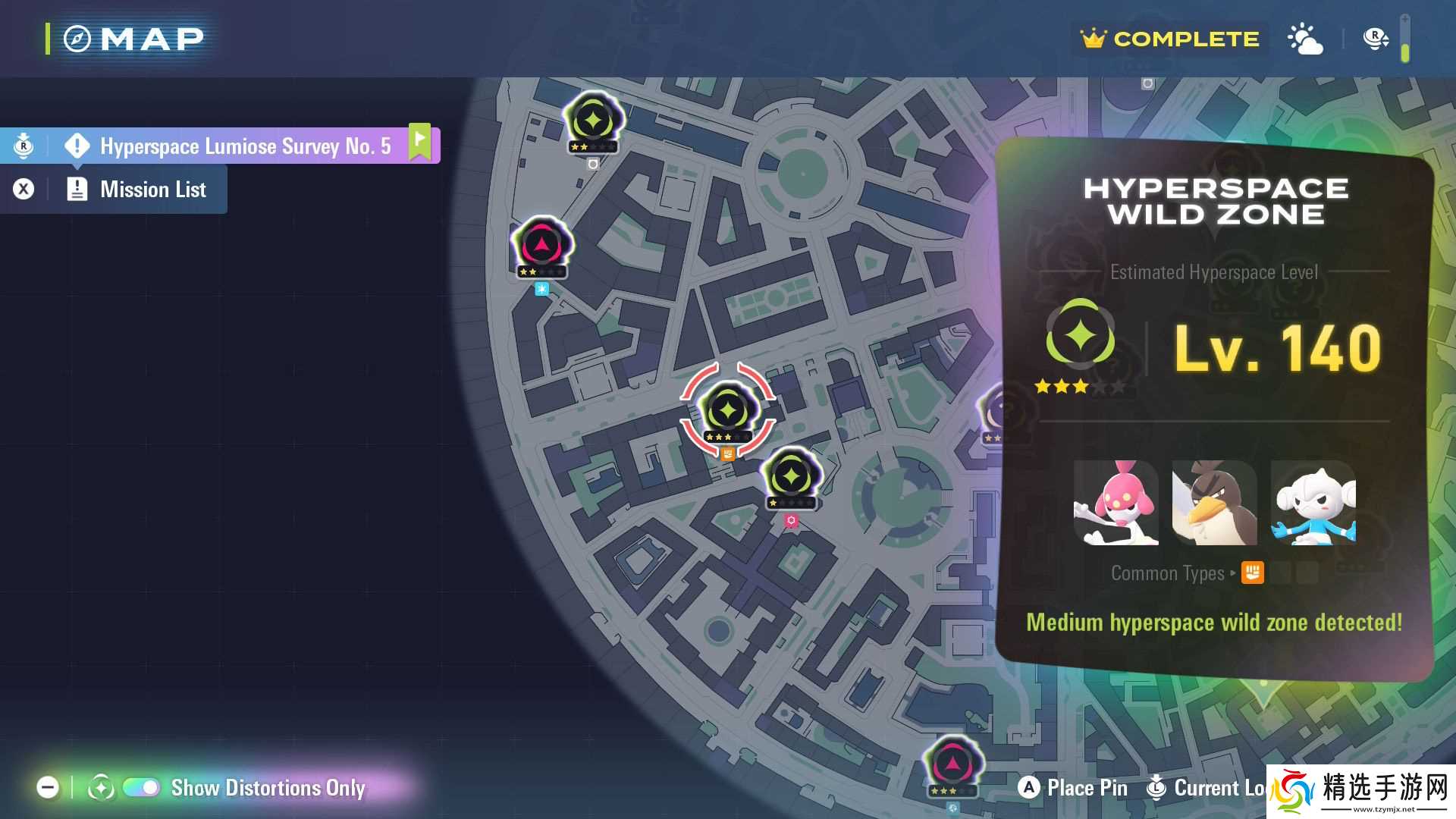Click the Fighting type icon
The height and width of the screenshot is (819, 1456).
[x=1252, y=573]
